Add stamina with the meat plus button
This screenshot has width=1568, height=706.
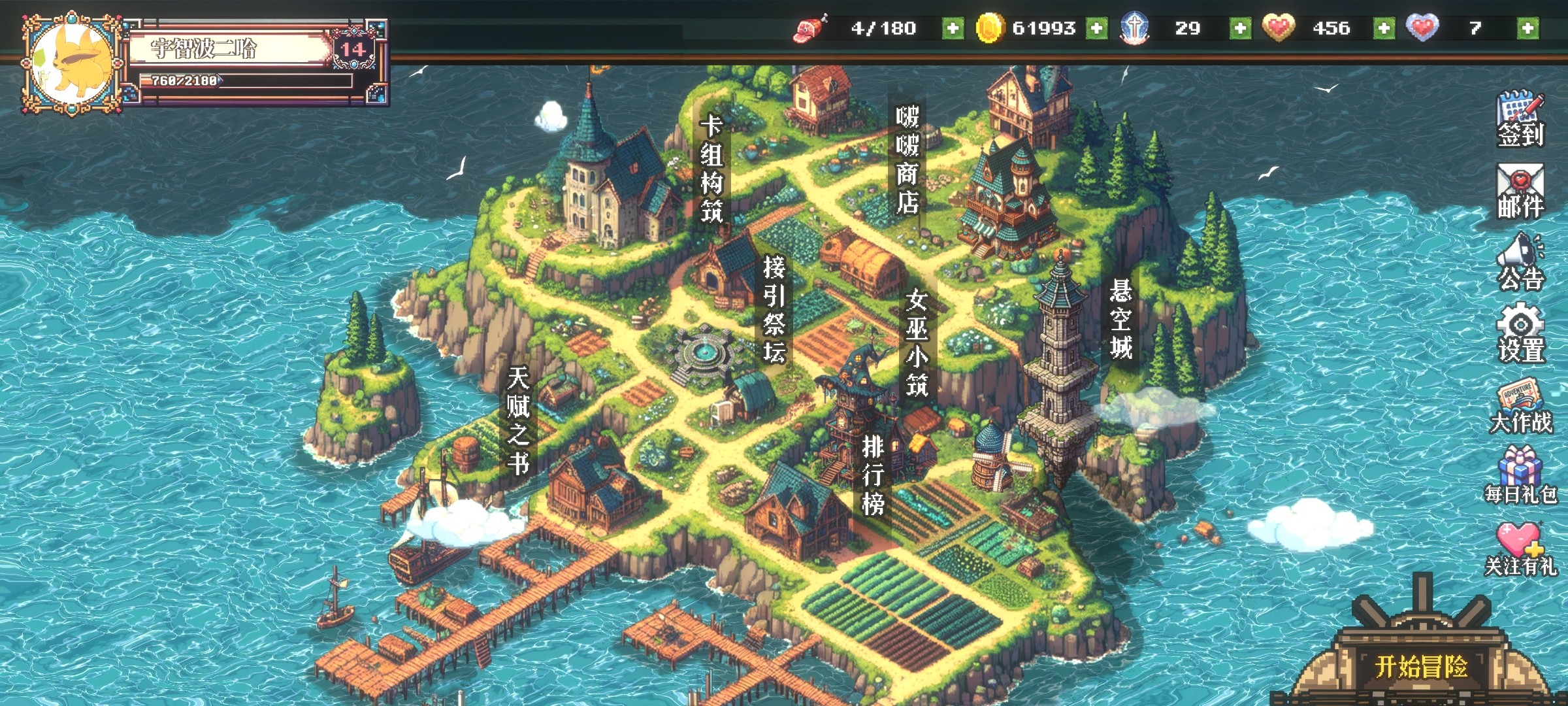pos(953,28)
